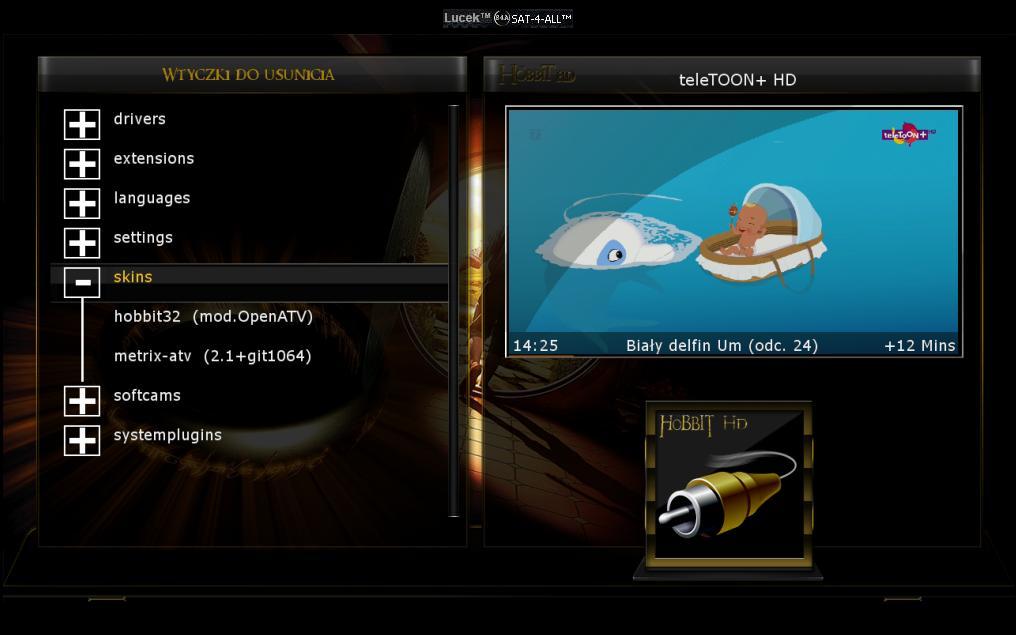
Task: Click the plugin list scrollbar
Action: 454,310
